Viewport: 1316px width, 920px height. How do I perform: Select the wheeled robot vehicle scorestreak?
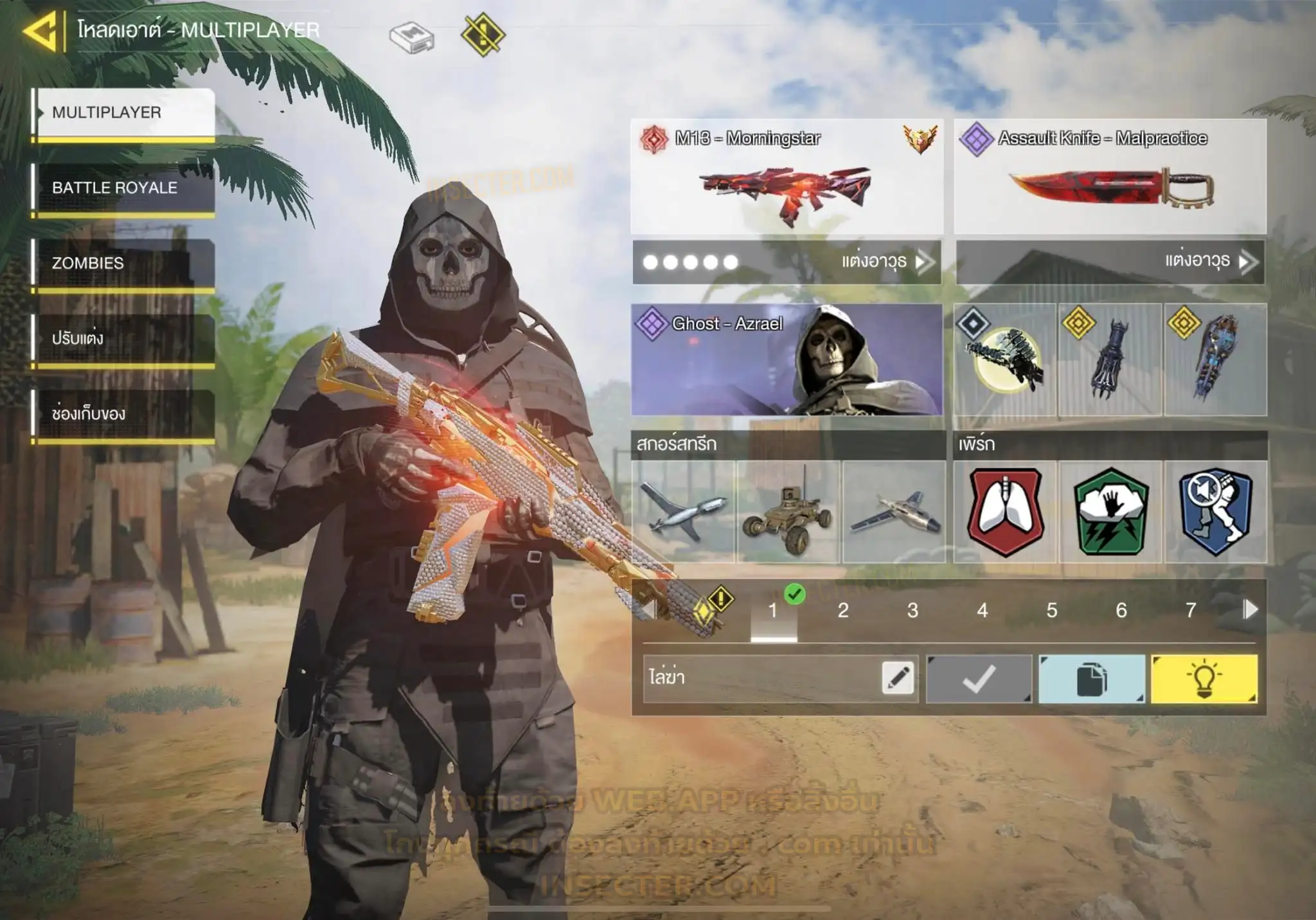(788, 512)
